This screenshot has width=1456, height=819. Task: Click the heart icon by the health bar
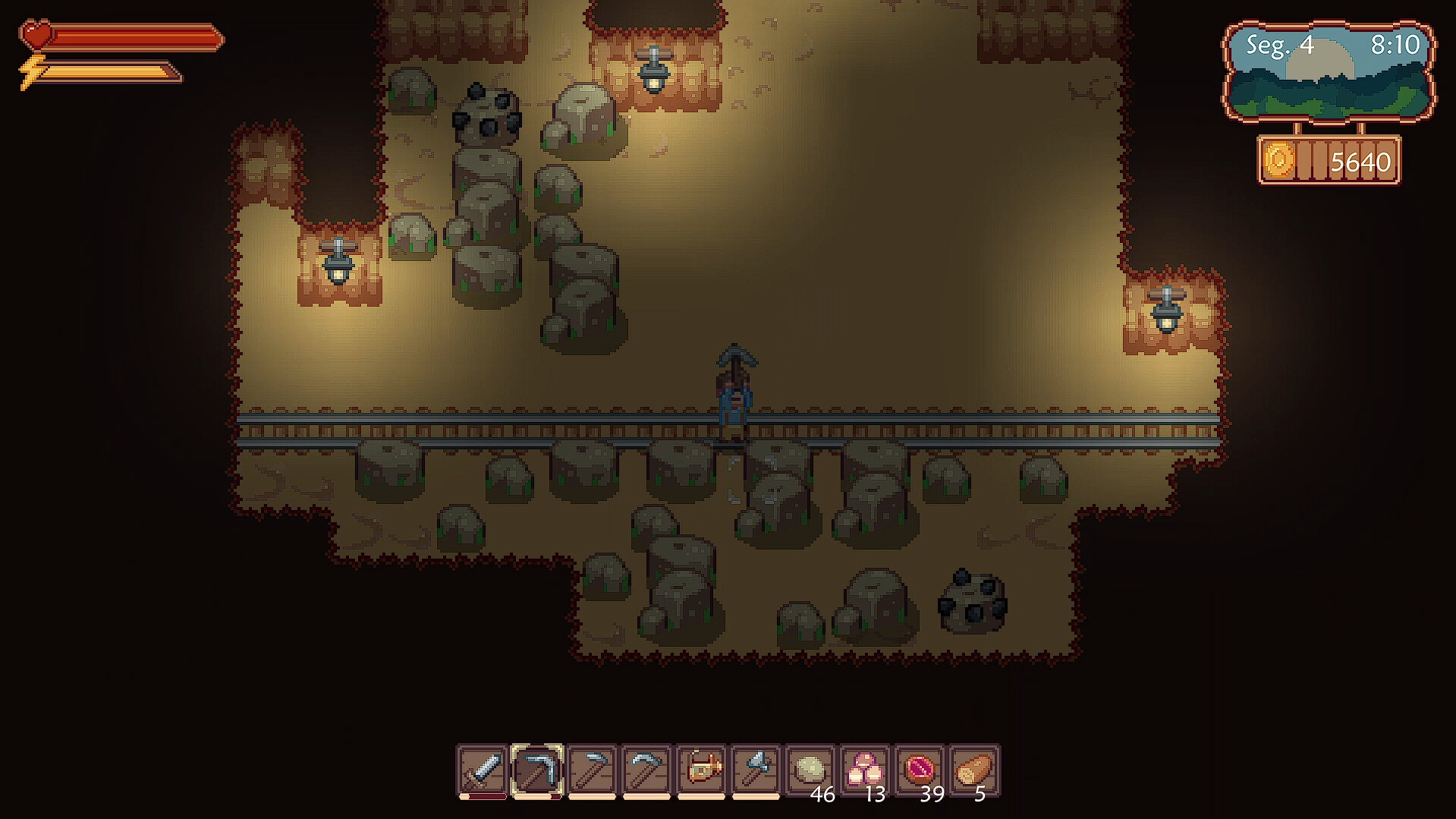point(35,32)
